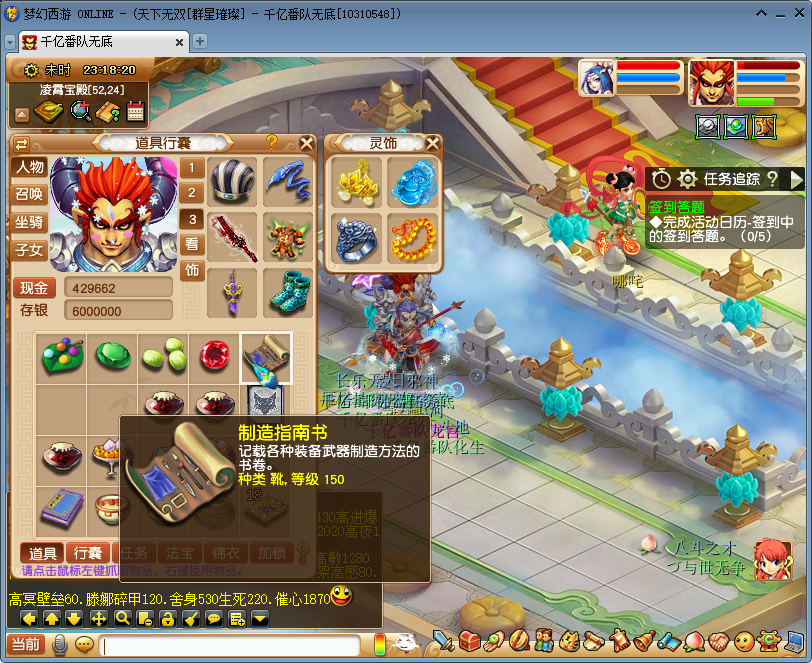The height and width of the screenshot is (663, 812).
Task: Select the equipped teal boots slot
Action: point(287,290)
